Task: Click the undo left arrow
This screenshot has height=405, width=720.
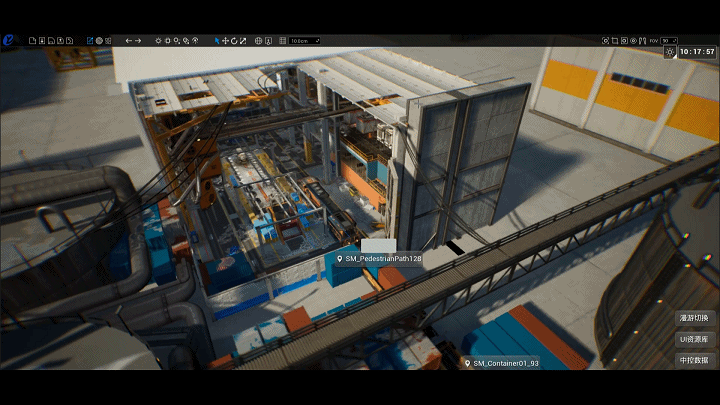Action: pos(128,41)
